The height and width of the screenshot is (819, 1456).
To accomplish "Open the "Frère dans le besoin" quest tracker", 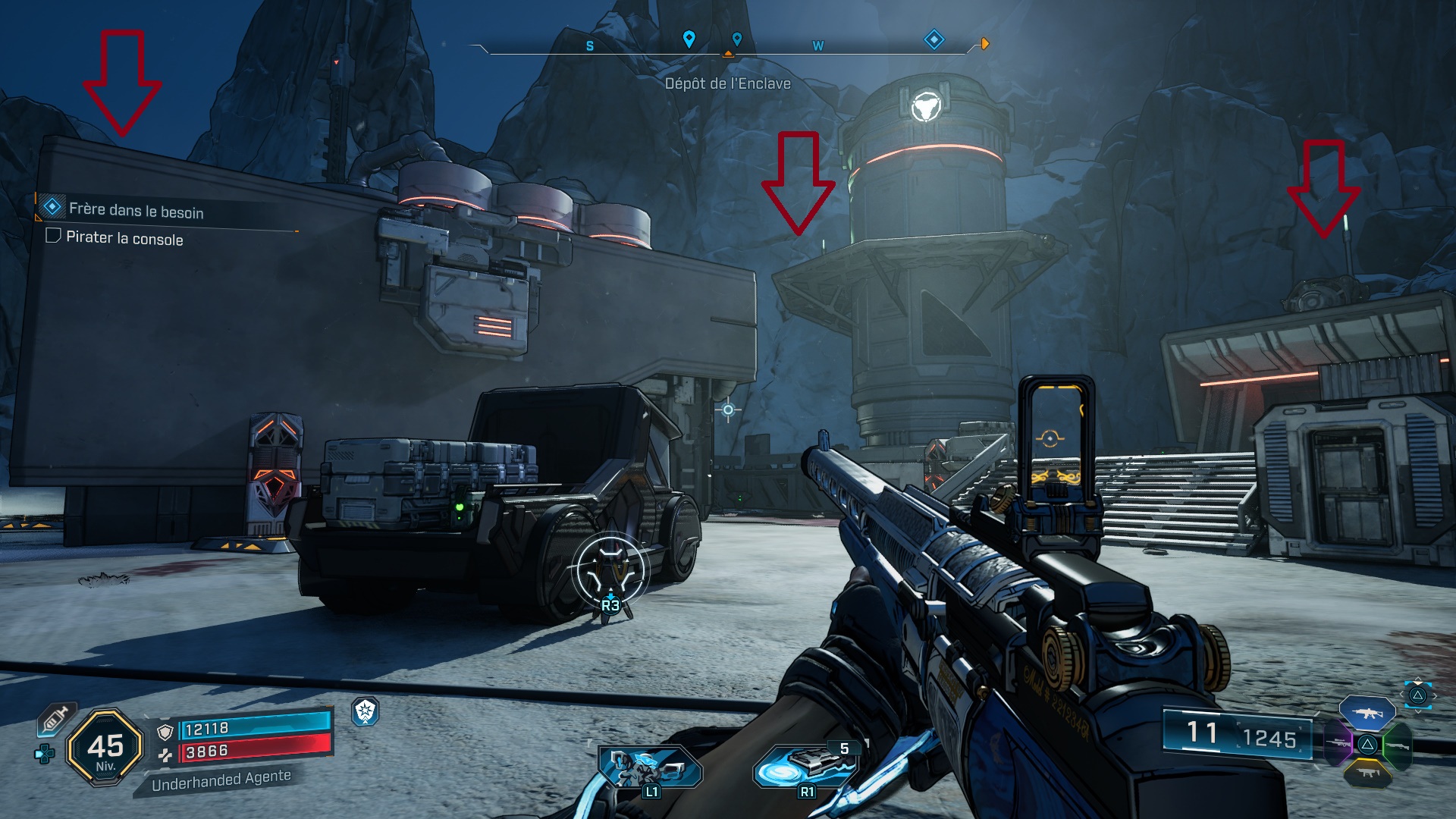I will (135, 210).
